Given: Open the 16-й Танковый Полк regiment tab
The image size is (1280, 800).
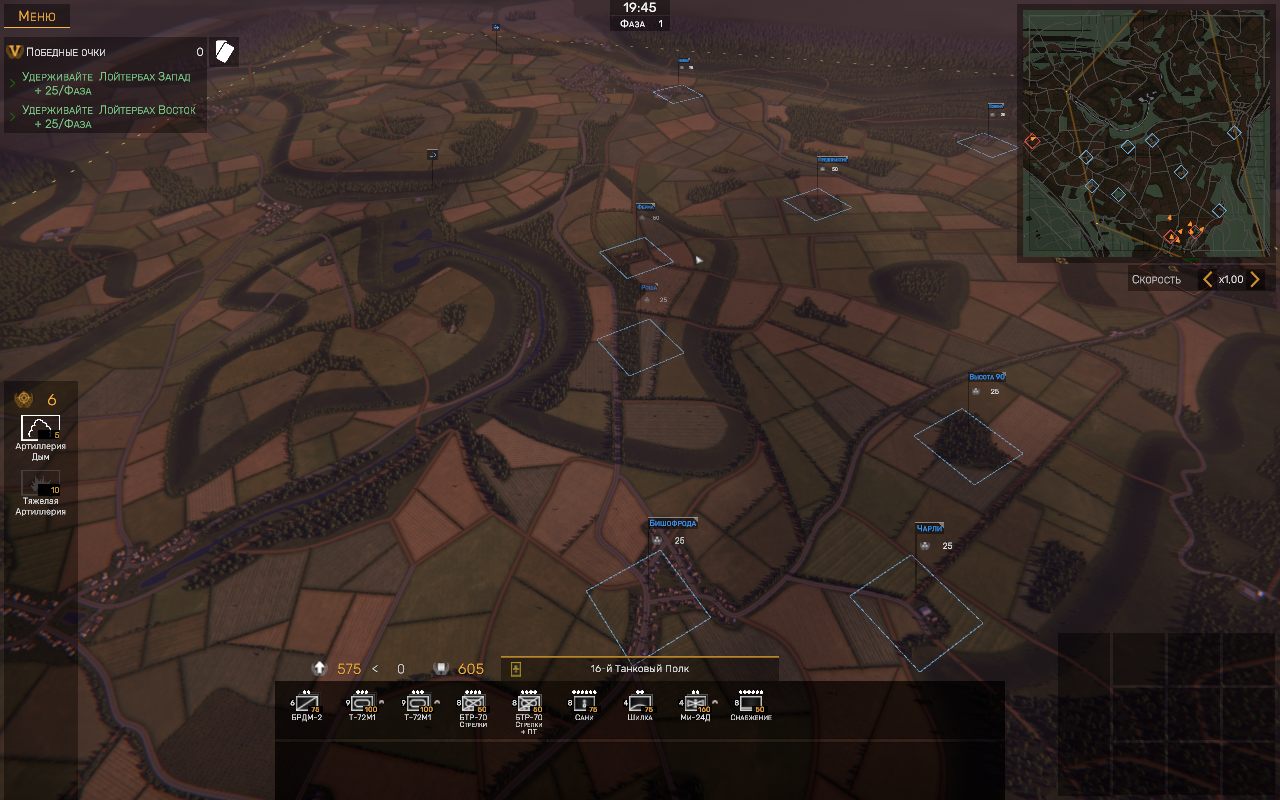Looking at the screenshot, I should (x=640, y=669).
